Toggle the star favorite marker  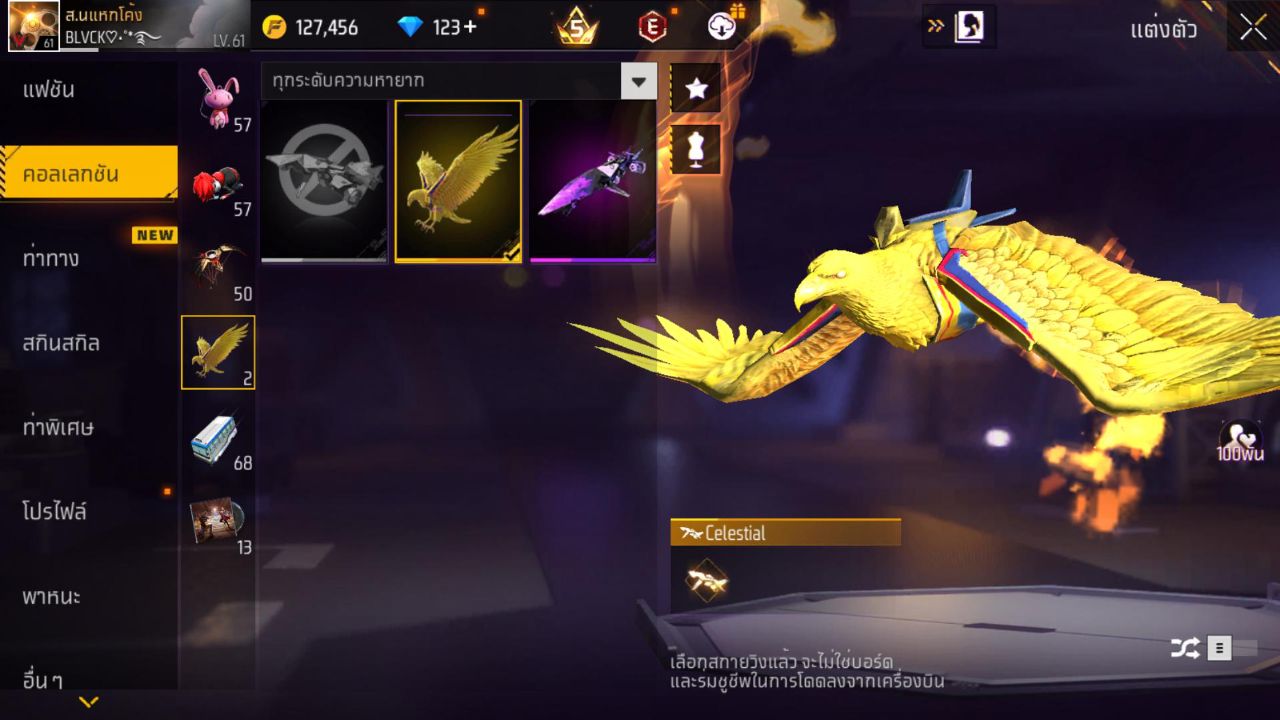(x=695, y=88)
